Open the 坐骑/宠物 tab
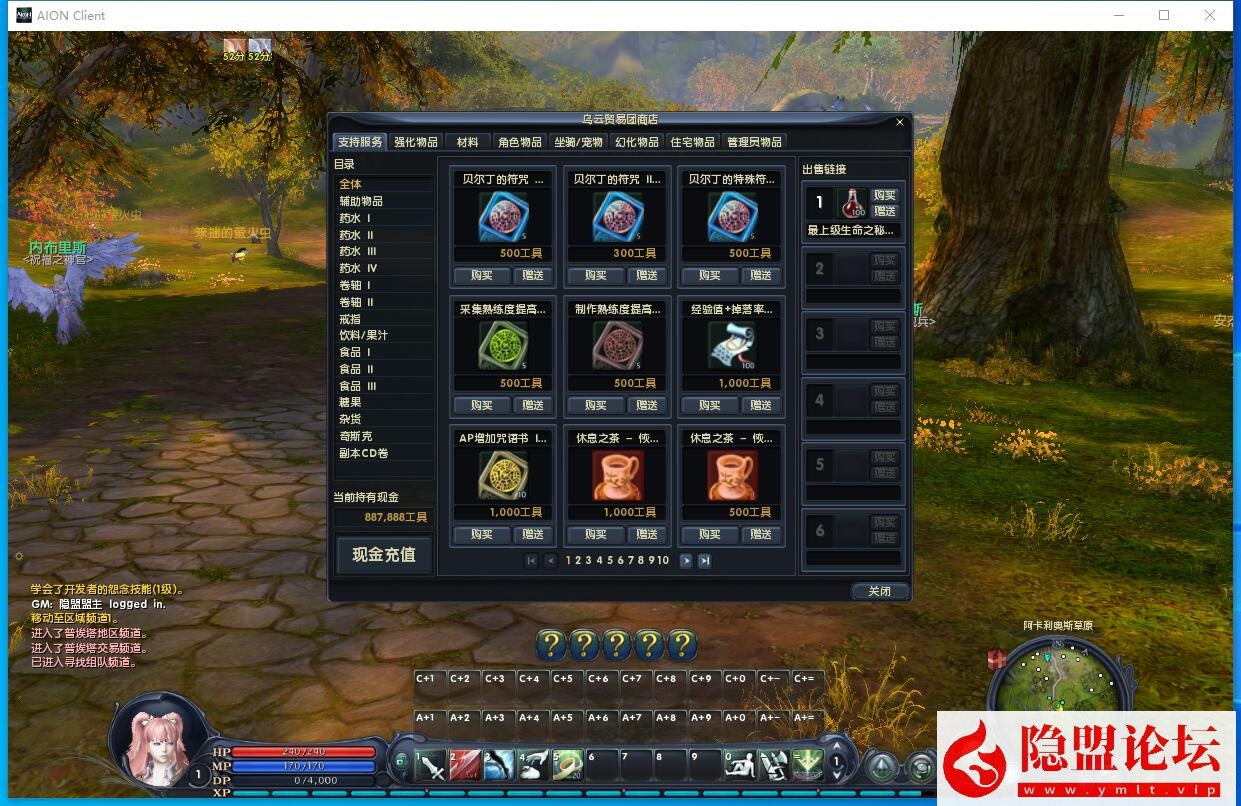Viewport: 1241px width, 806px height. point(578,142)
